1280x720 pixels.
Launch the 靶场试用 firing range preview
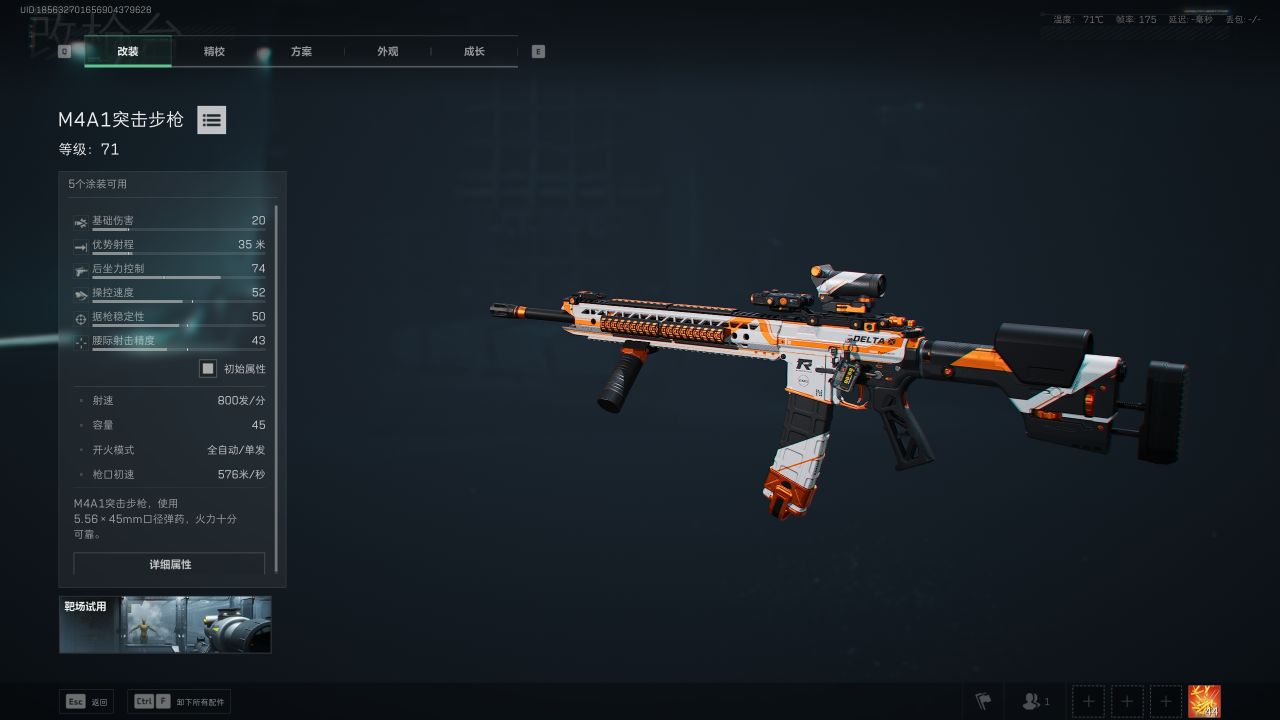coord(165,624)
